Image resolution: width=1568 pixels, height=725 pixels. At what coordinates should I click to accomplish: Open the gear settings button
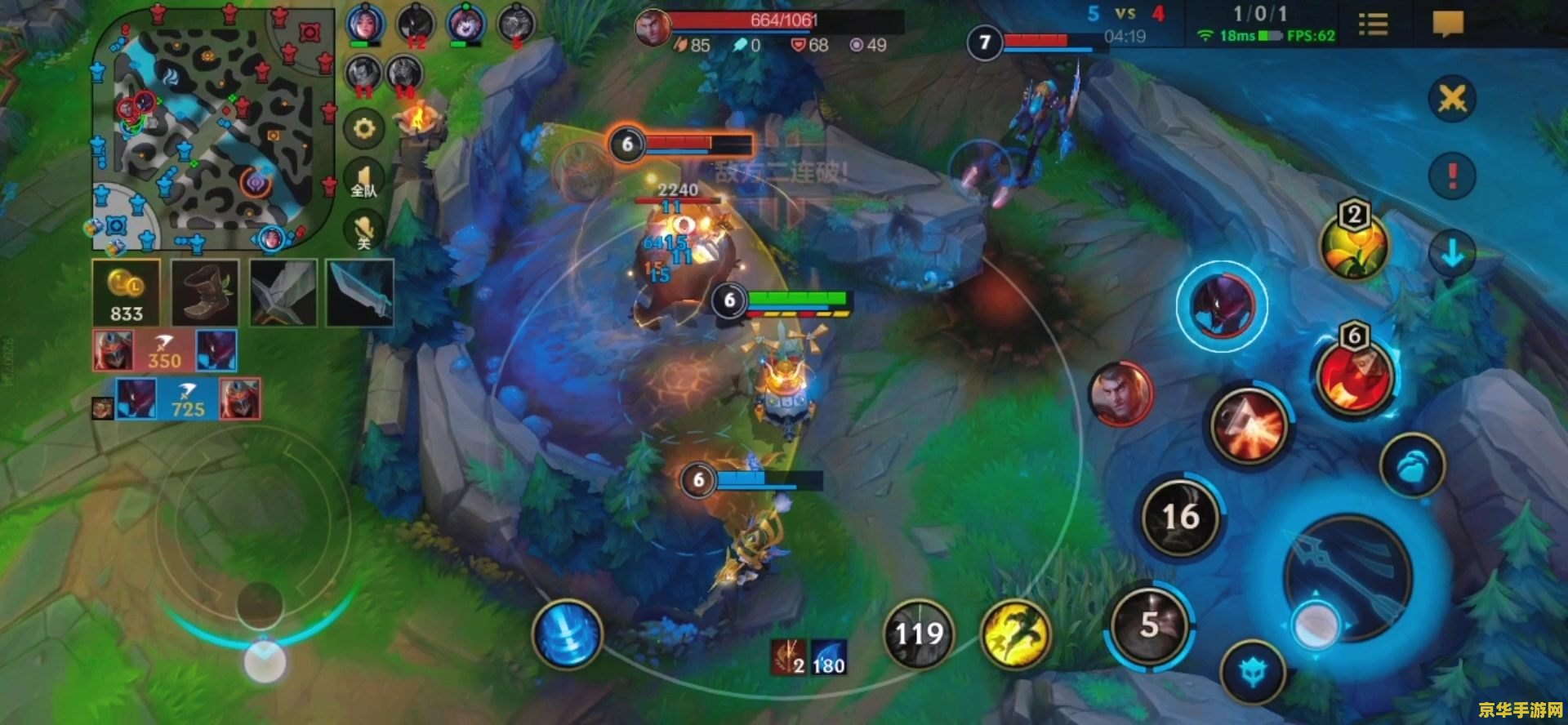coord(363,129)
